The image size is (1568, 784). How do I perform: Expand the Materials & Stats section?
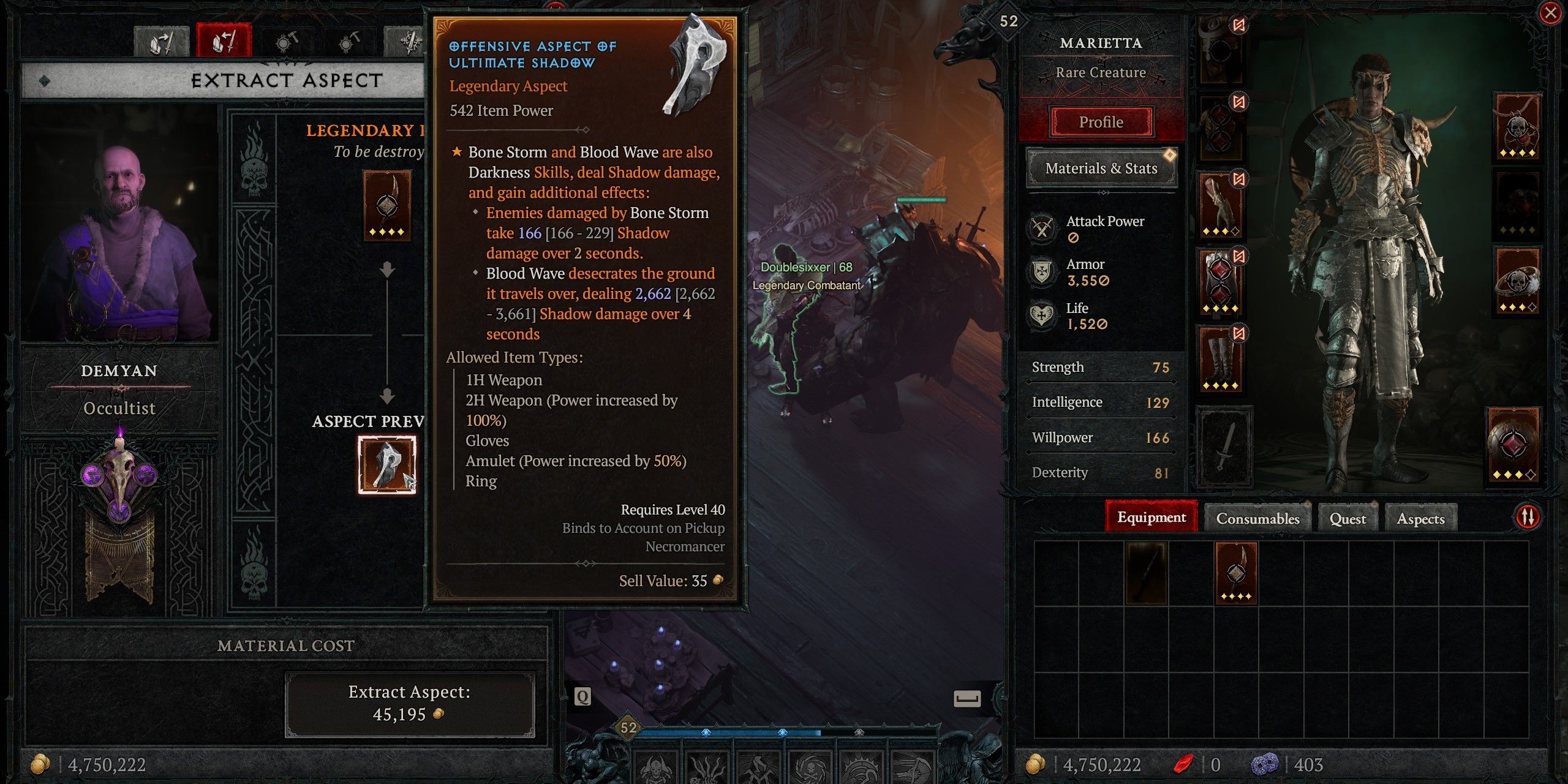coord(1100,168)
